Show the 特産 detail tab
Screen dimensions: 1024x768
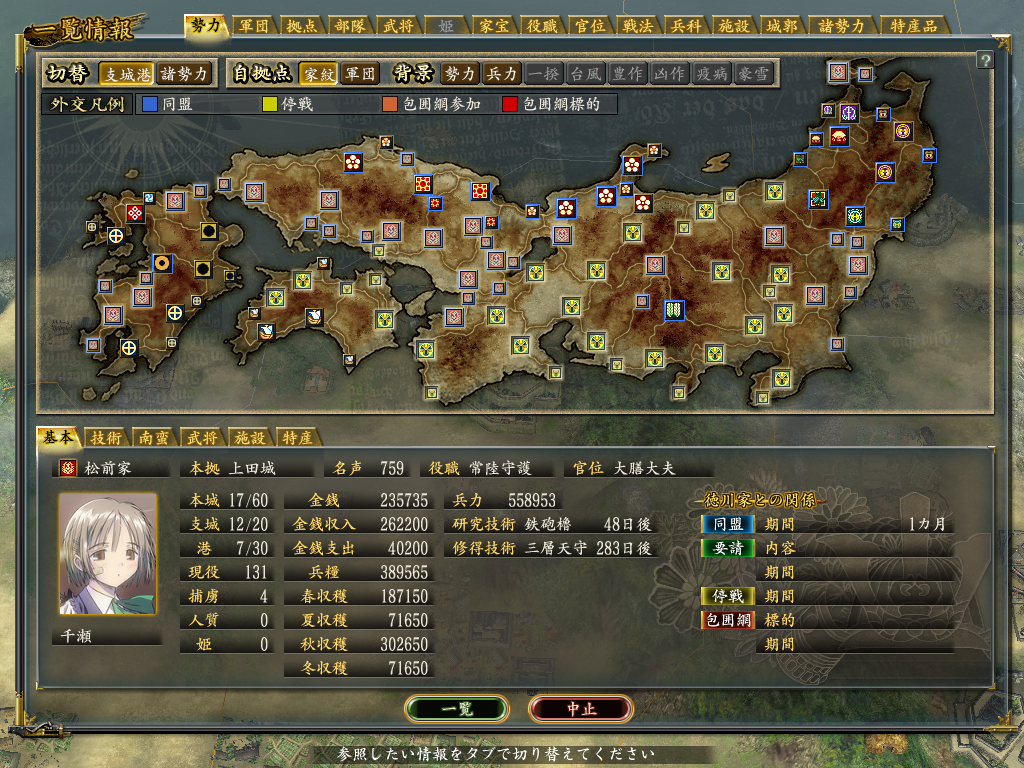296,437
